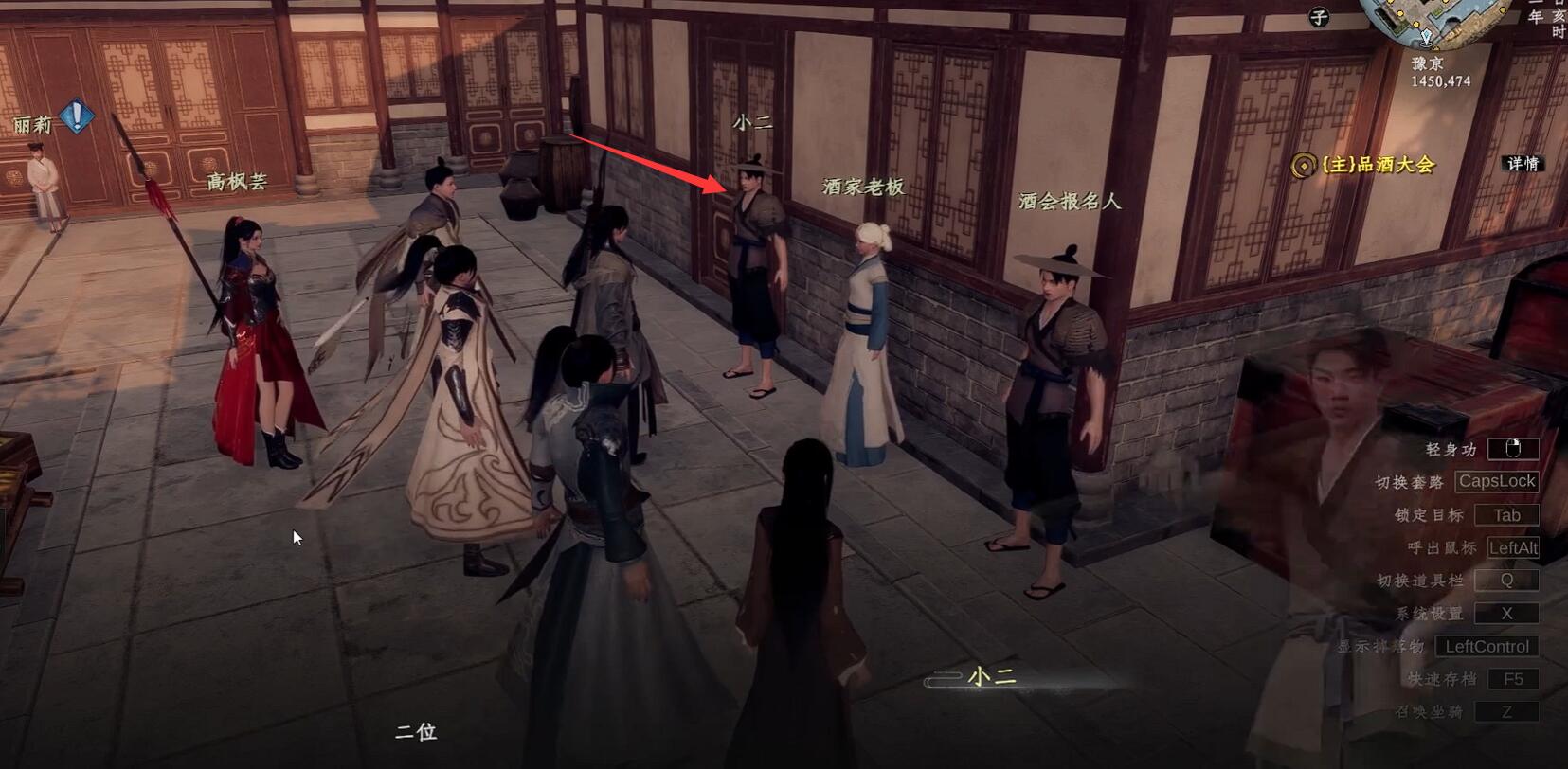Click the Tab badge for 锁定目标
The width and height of the screenshot is (1568, 769).
click(x=1506, y=514)
